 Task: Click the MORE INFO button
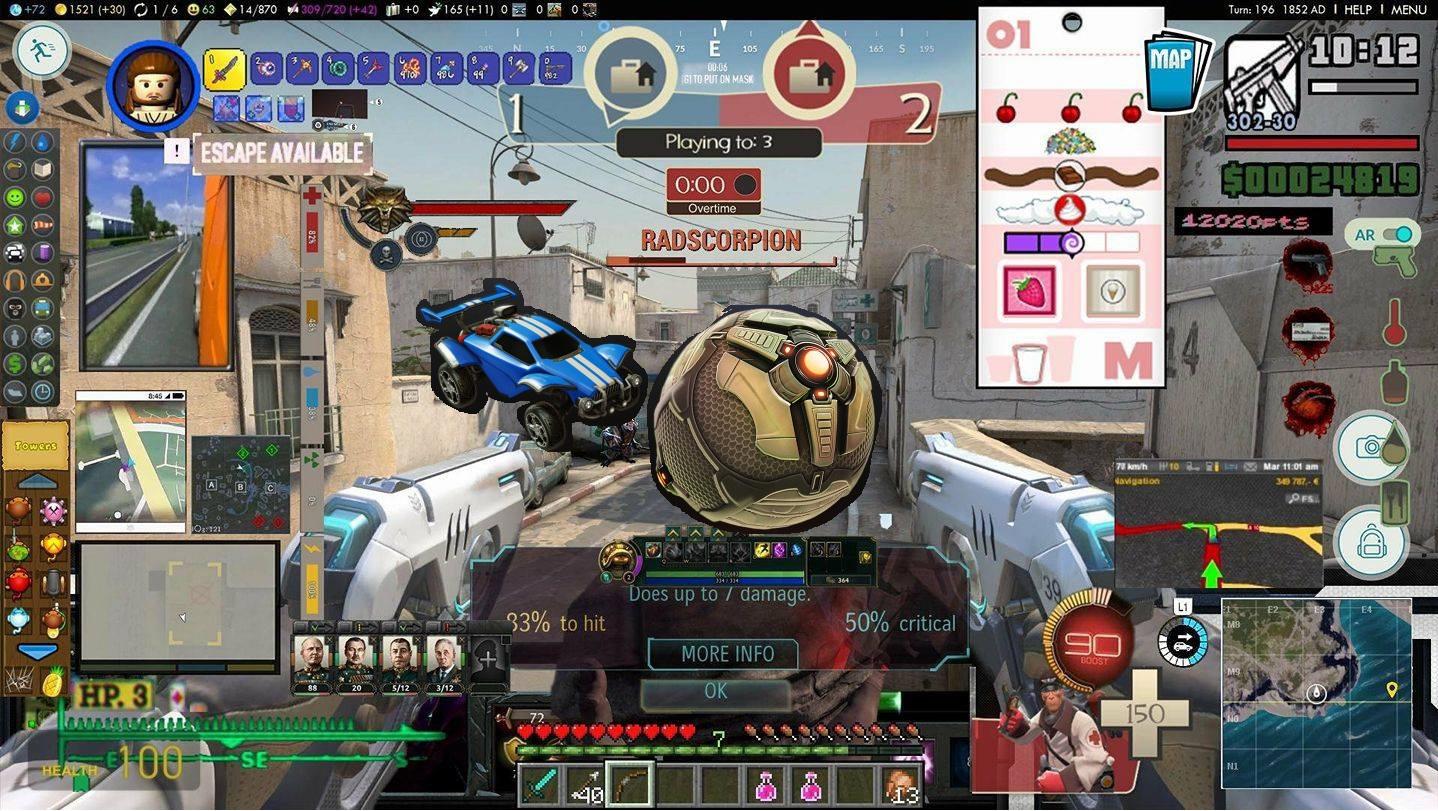pyautogui.click(x=727, y=654)
